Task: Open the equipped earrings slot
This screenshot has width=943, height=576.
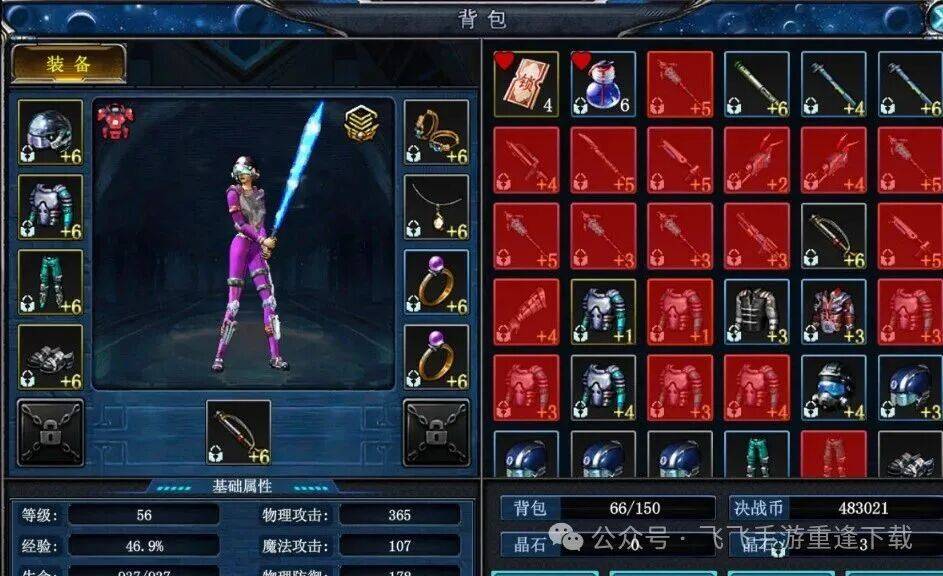Action: pyautogui.click(x=436, y=132)
